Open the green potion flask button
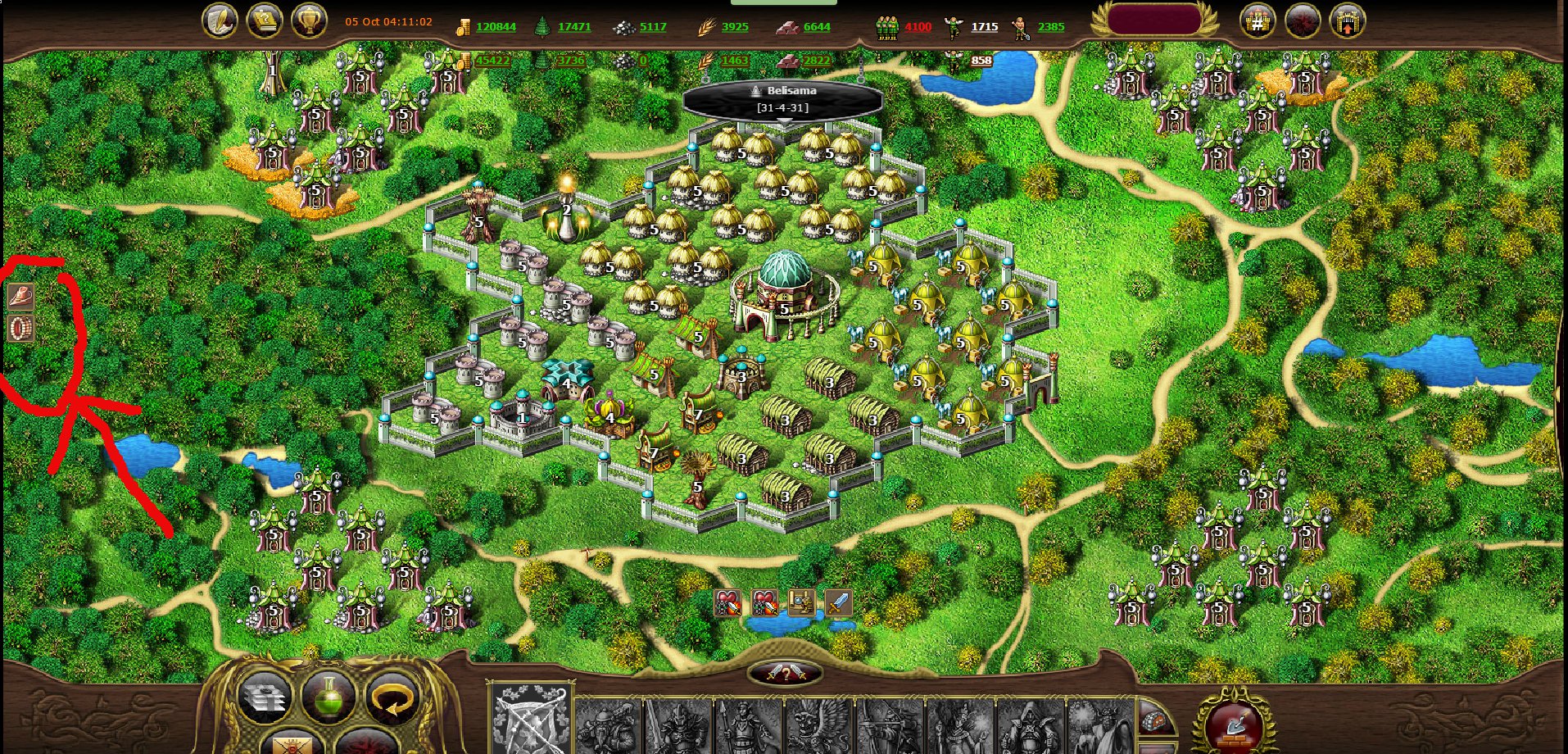Image resolution: width=1568 pixels, height=754 pixels. (x=329, y=697)
